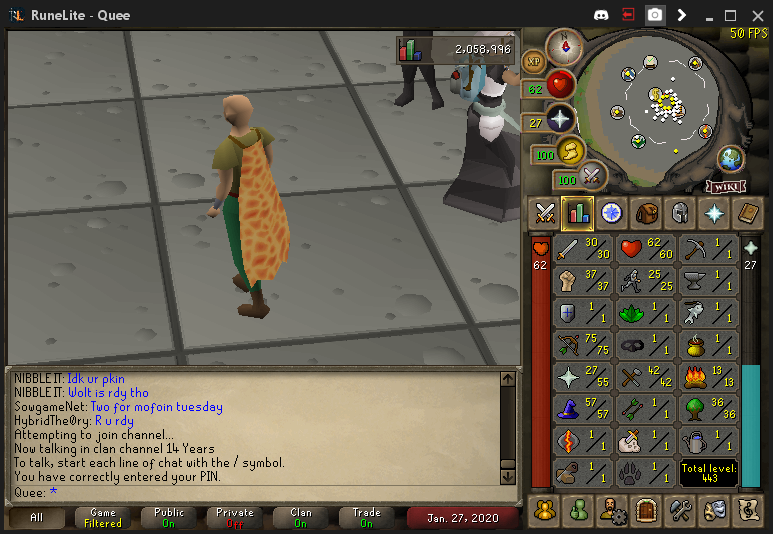Toggle the run energy orb

pyautogui.click(x=570, y=152)
